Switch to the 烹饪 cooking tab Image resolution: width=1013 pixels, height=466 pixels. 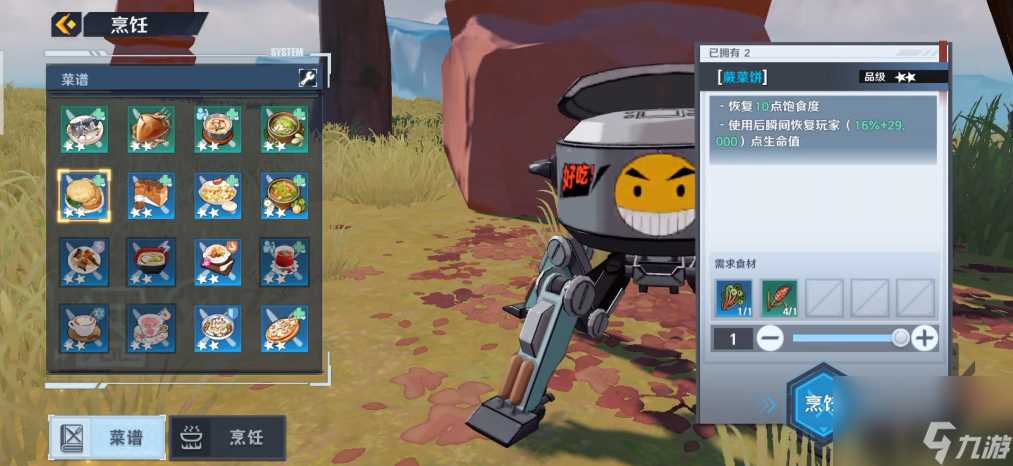228,437
